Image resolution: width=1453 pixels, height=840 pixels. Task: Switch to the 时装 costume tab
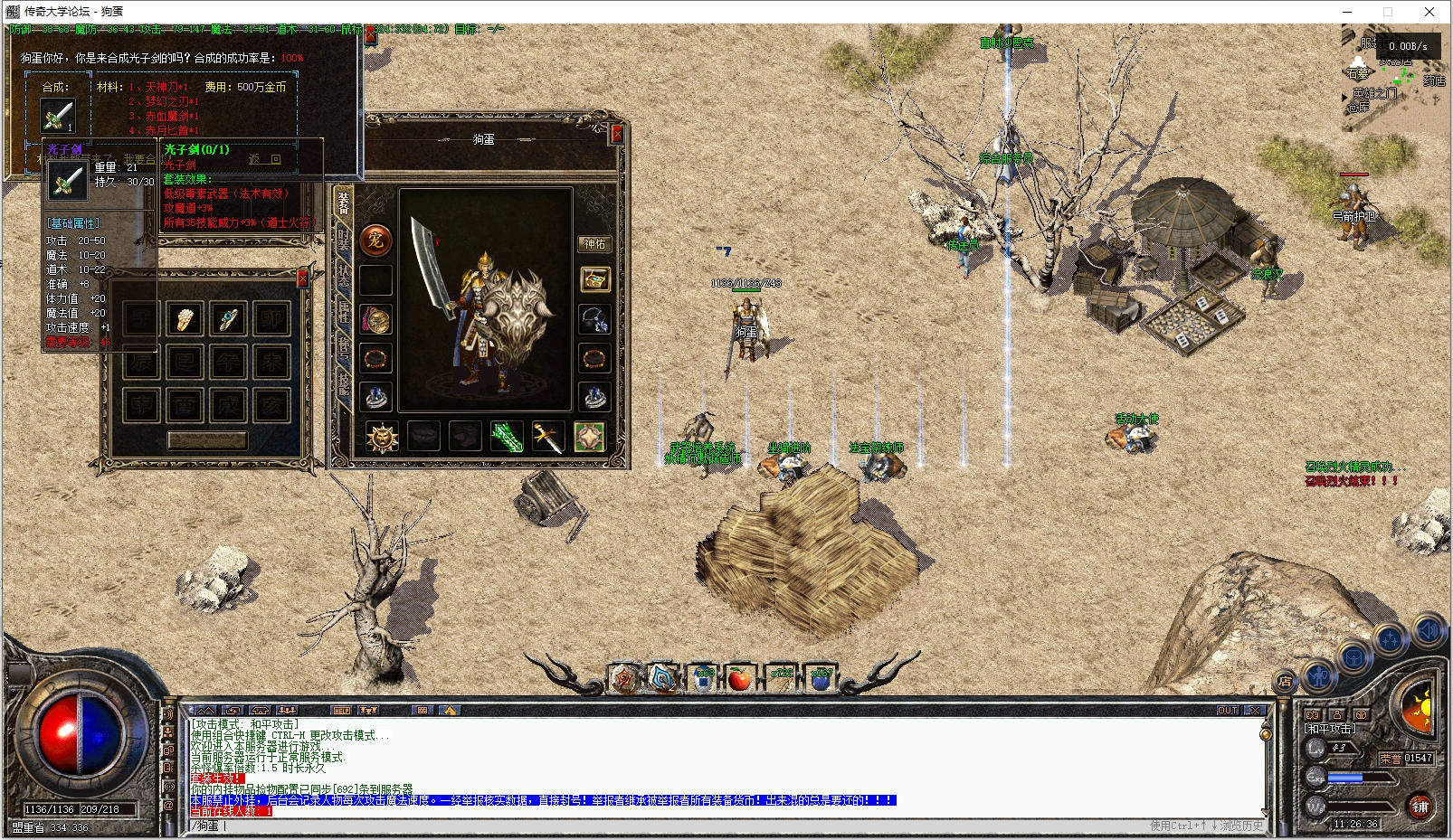[344, 237]
